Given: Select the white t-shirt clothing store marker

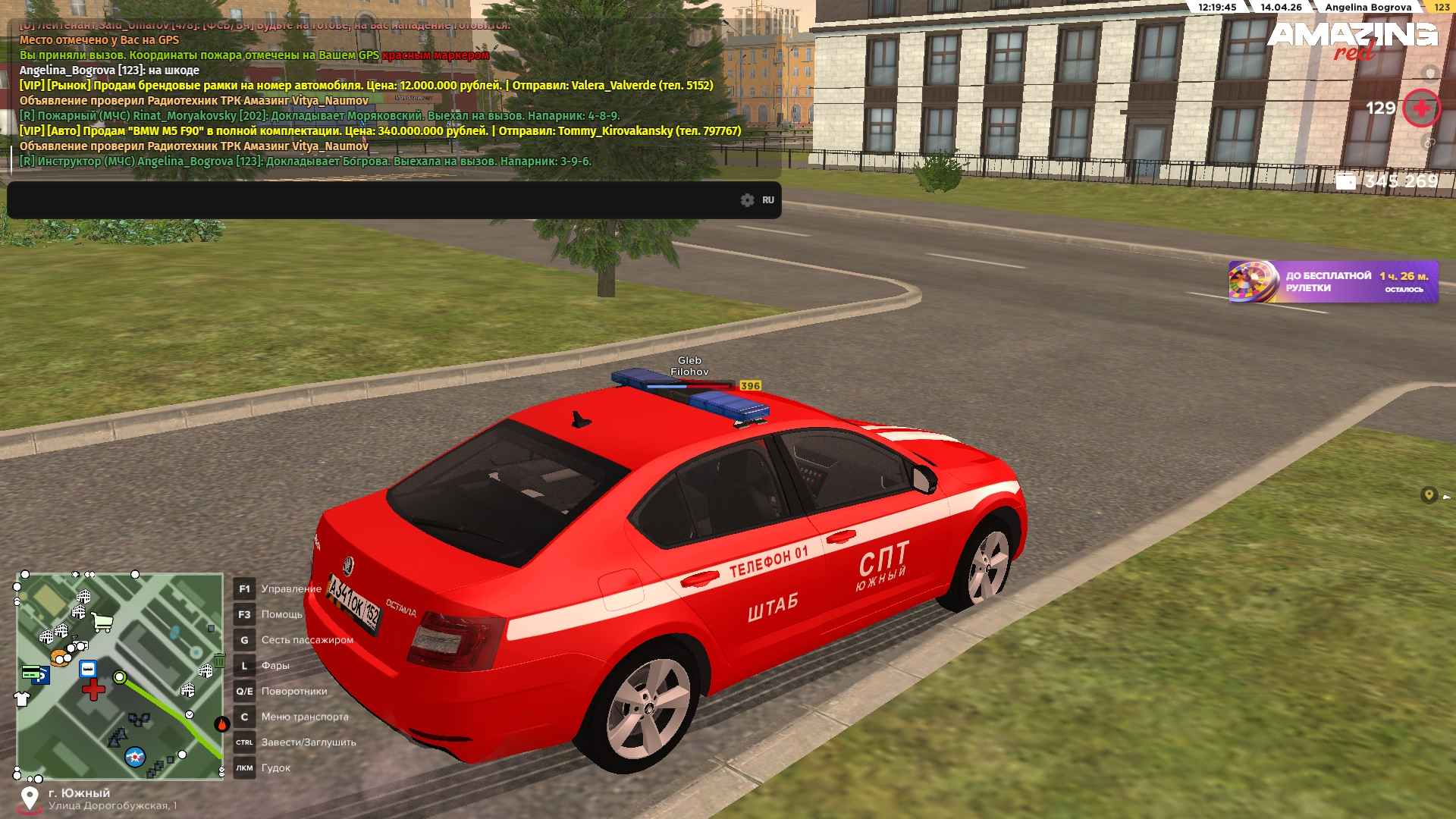Looking at the screenshot, I should coord(22,698).
